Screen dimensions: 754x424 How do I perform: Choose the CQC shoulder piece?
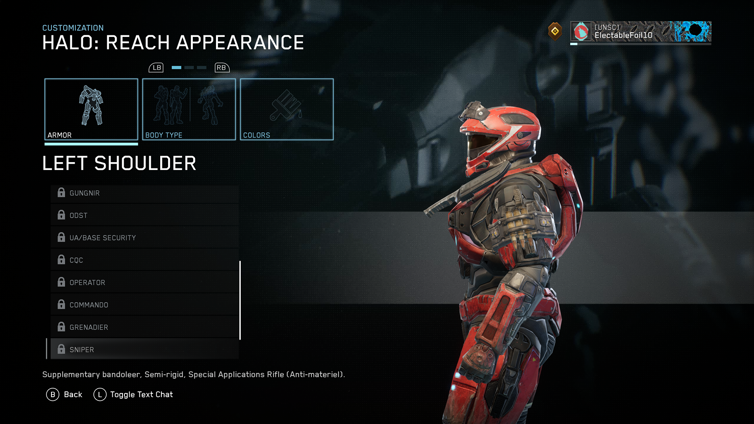[x=145, y=260]
